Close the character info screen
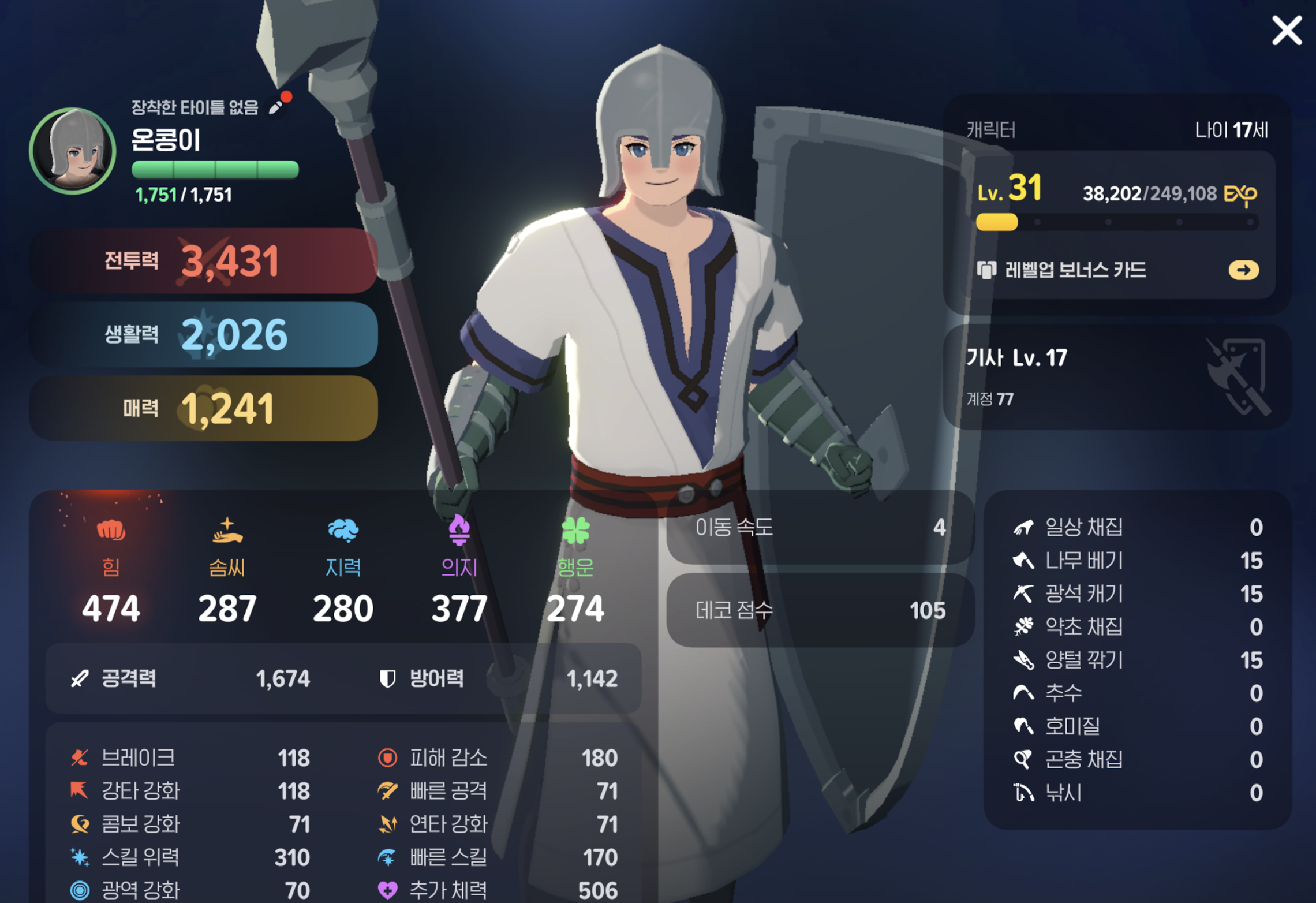The image size is (1316, 903). click(1287, 31)
